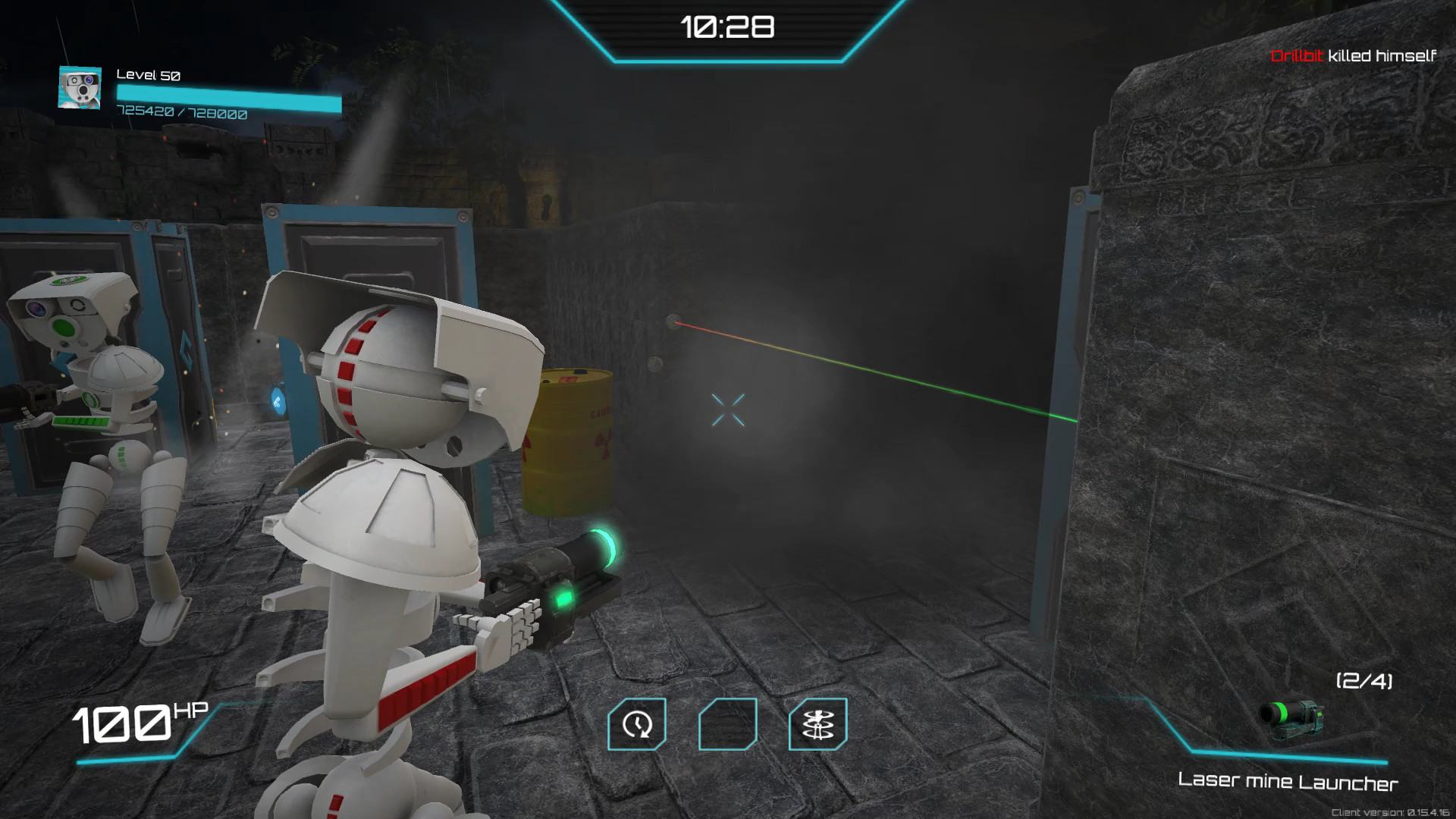1456x819 pixels.
Task: Click the Laser mine Launcher weapon icon
Action: 1291,719
